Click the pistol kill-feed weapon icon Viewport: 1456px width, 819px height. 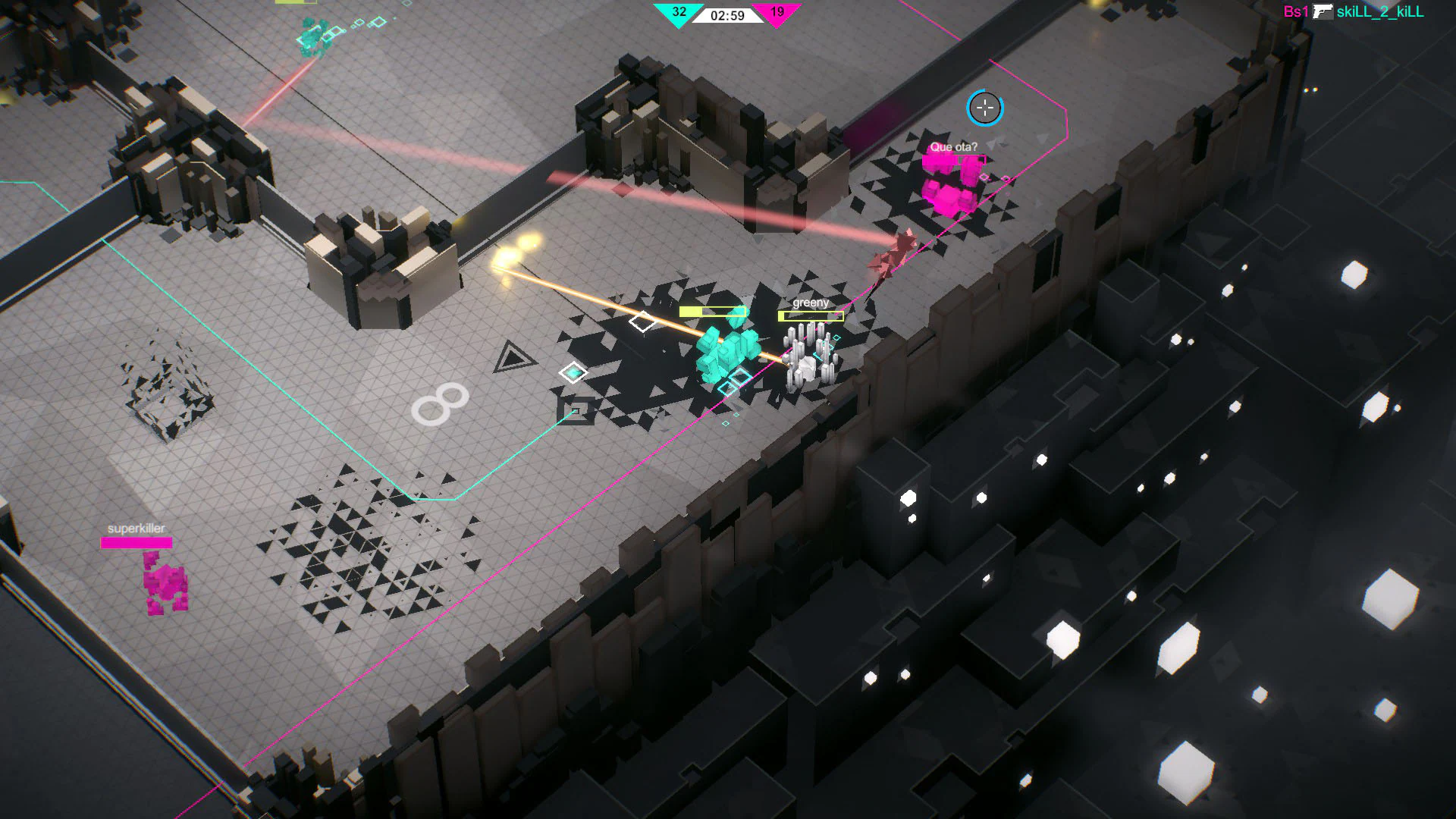coord(1323,11)
